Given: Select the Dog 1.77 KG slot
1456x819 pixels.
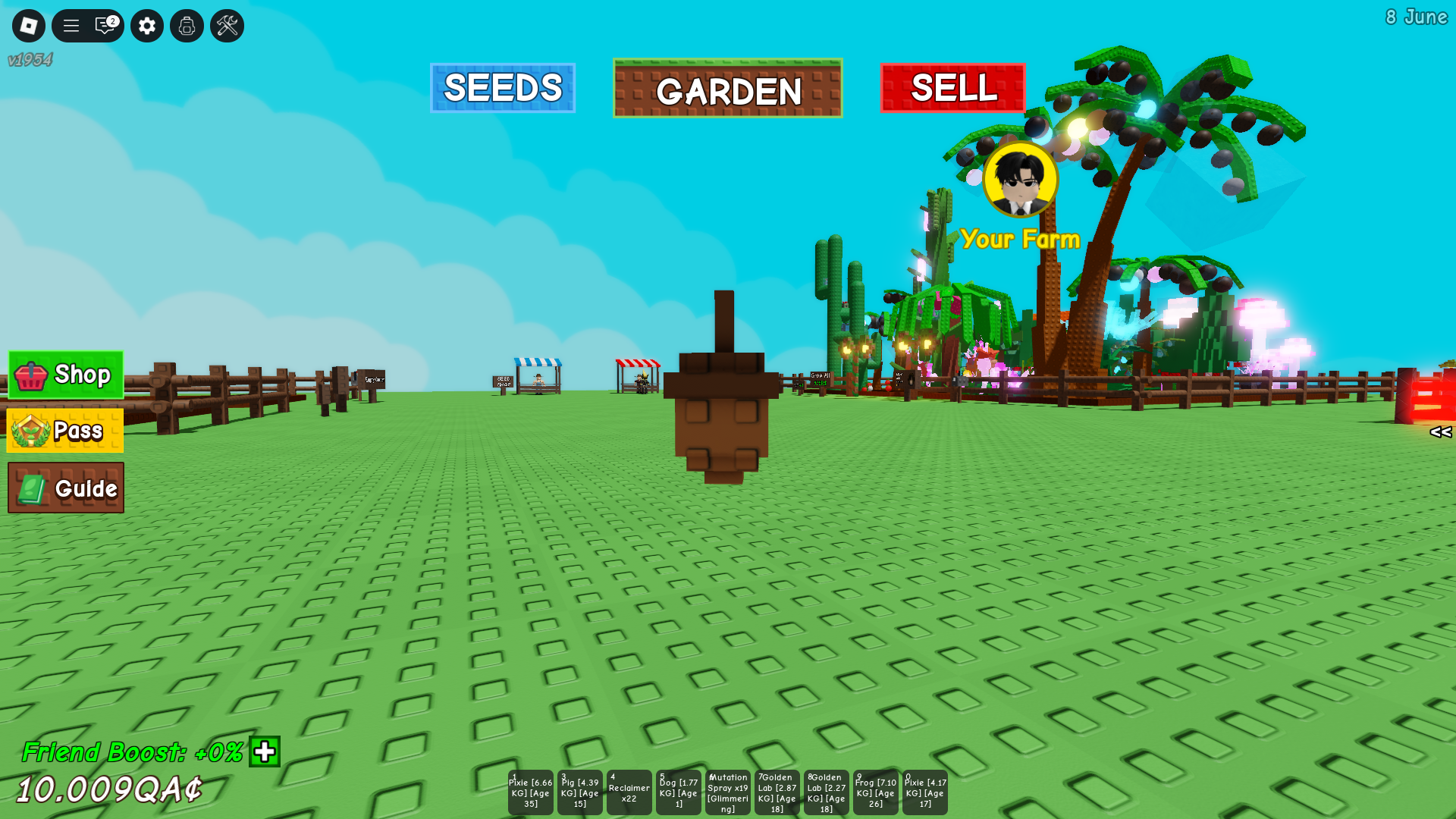Looking at the screenshot, I should pos(679,792).
